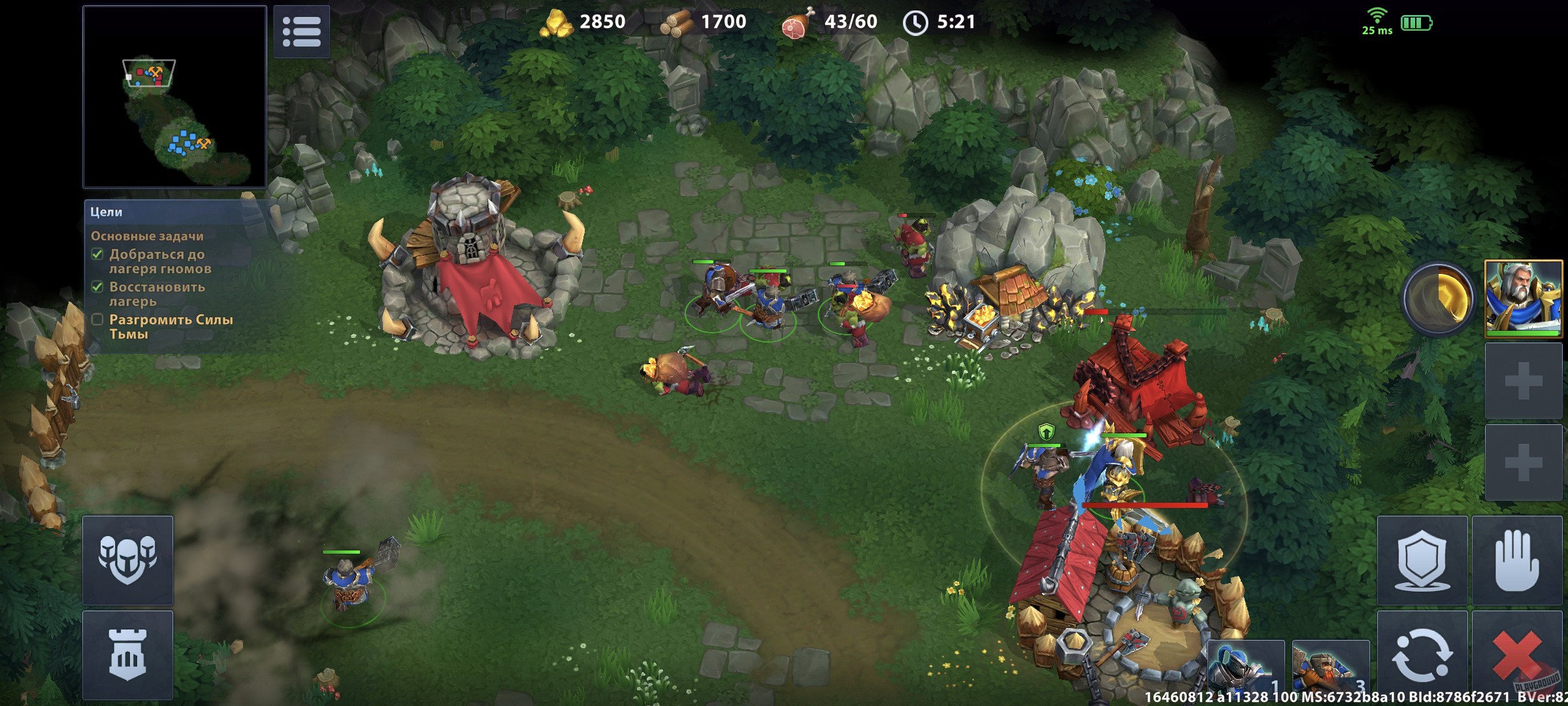The height and width of the screenshot is (706, 1568).
Task: Click the clock icon beside the 5:21 timer
Action: (915, 22)
